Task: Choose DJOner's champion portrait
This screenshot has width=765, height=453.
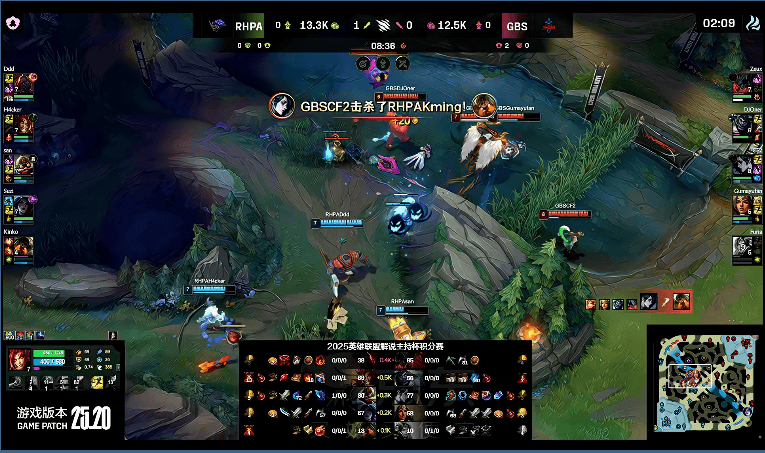Action: tap(741, 126)
